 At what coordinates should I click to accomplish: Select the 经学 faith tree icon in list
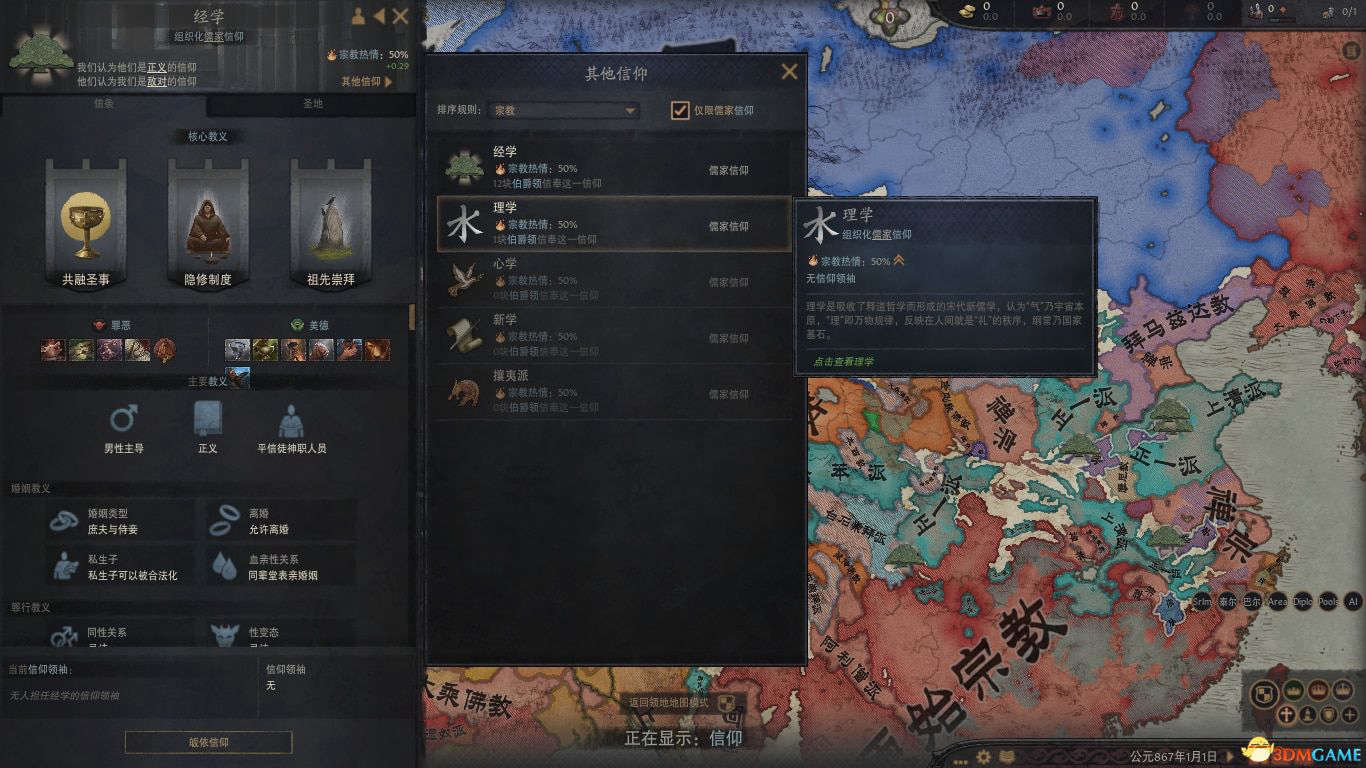pyautogui.click(x=466, y=165)
